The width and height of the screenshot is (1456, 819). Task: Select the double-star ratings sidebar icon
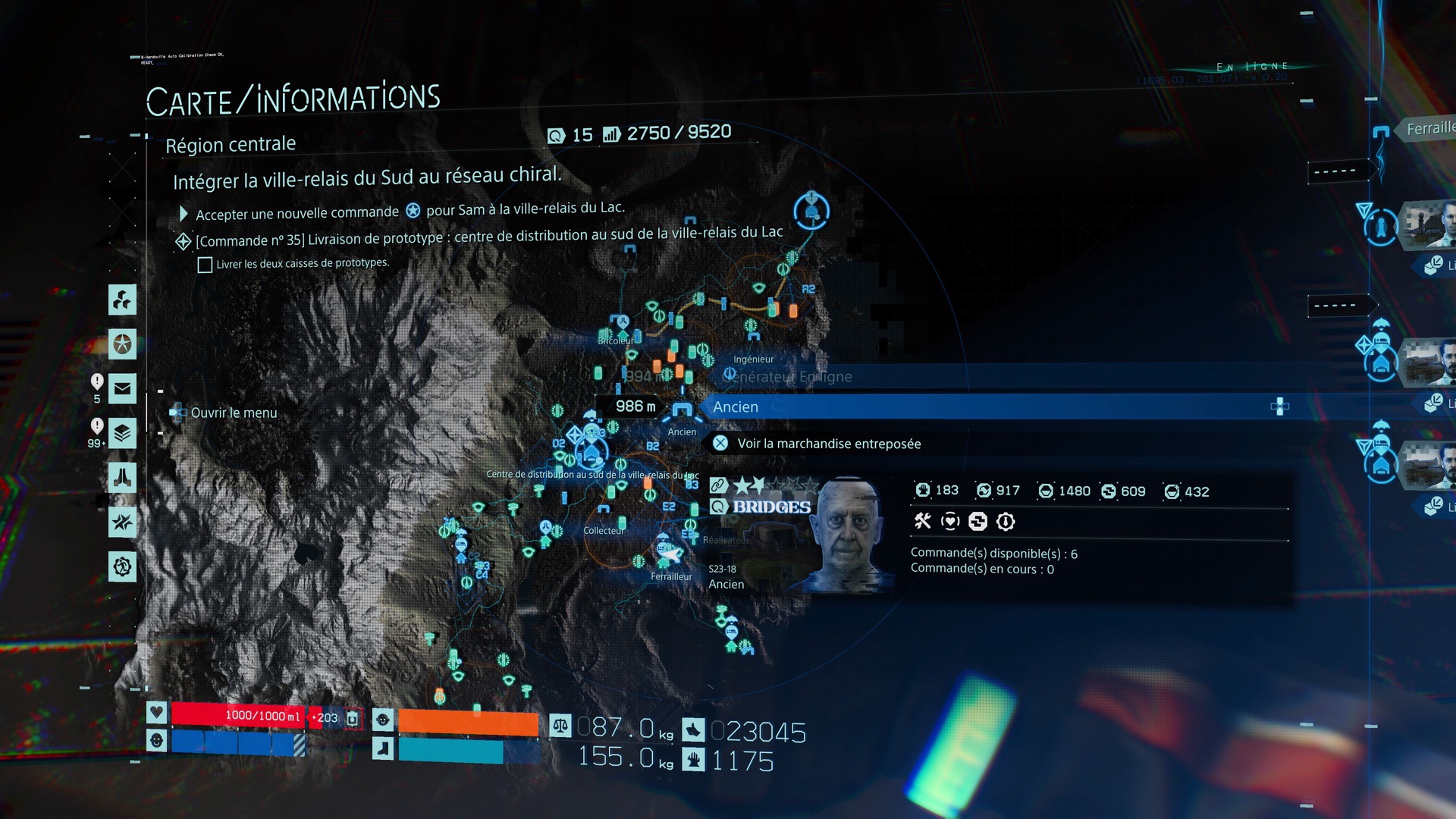point(122,522)
